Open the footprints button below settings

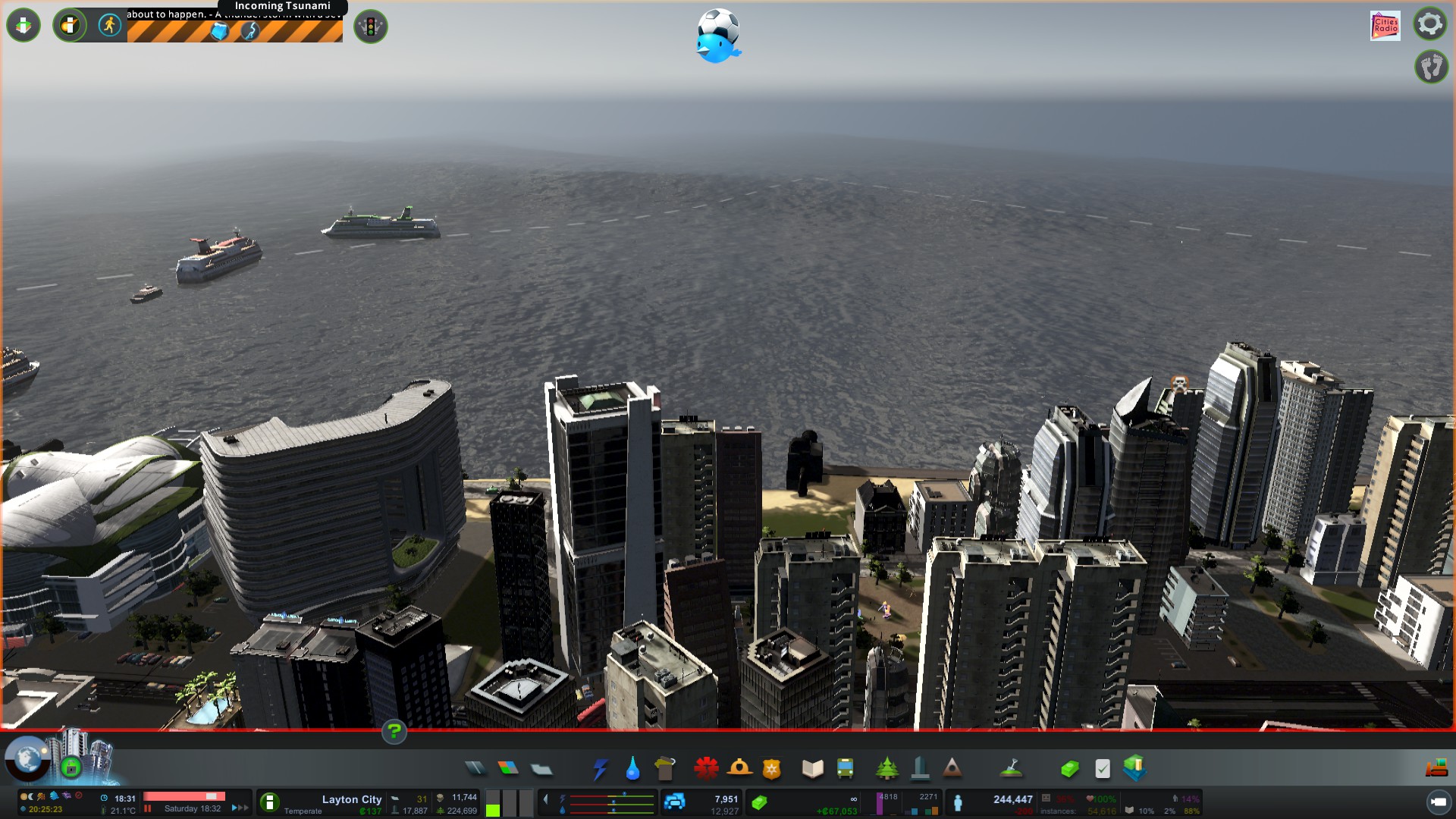pos(1431,67)
